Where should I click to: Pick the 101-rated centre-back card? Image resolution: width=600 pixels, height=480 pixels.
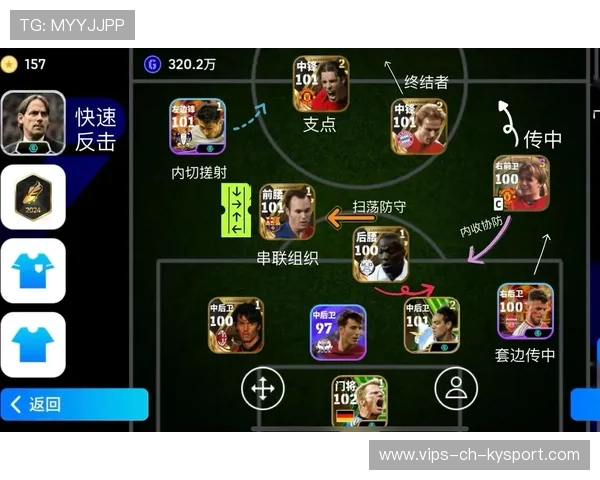click(x=431, y=325)
